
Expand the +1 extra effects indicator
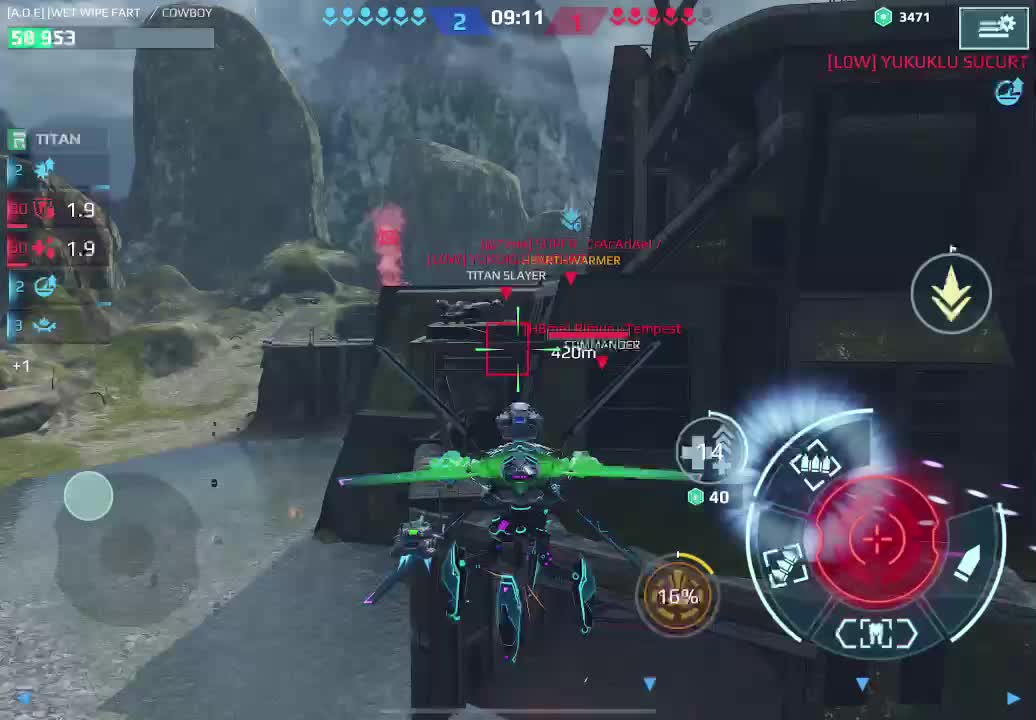(x=21, y=366)
